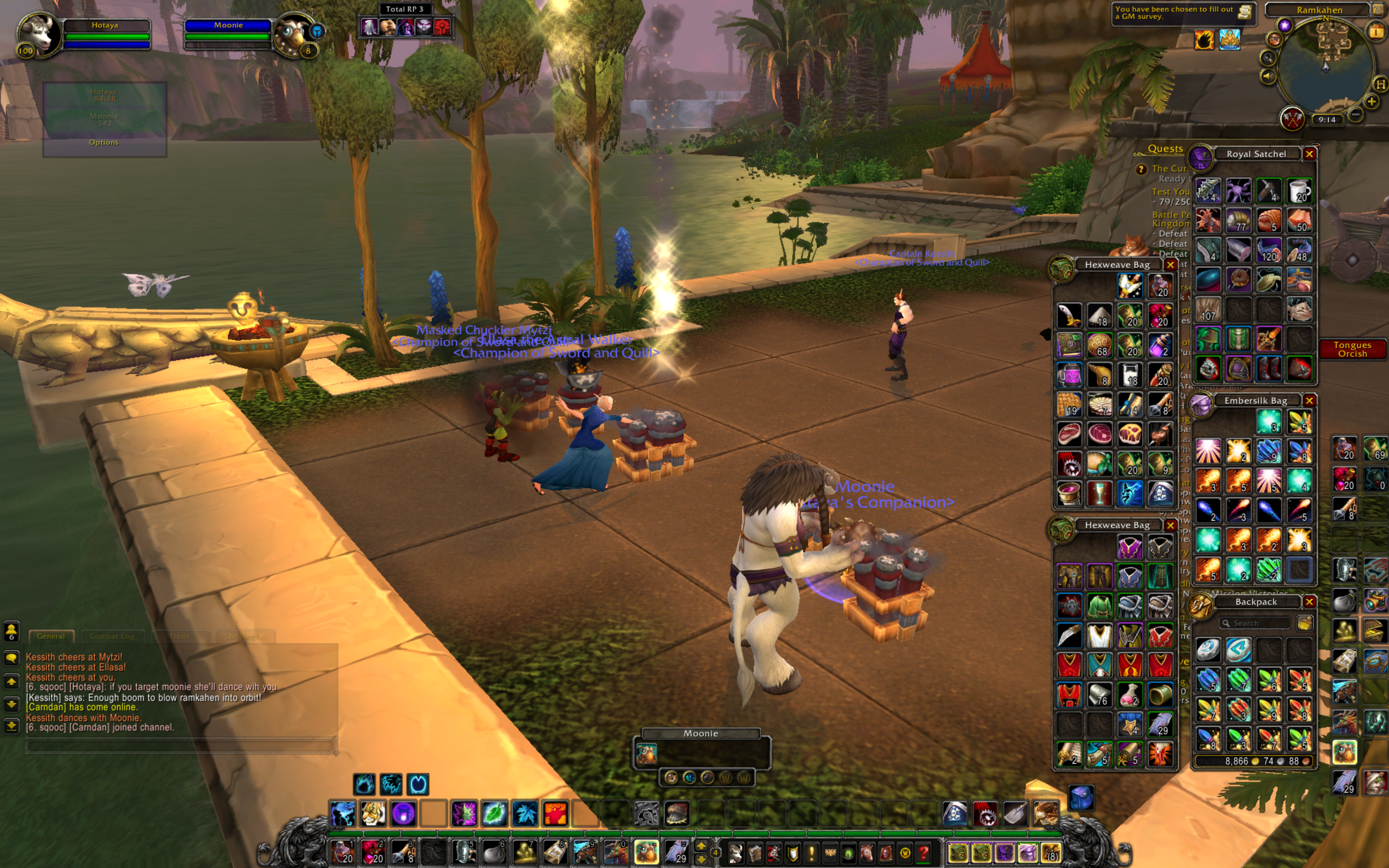This screenshot has height=868, width=1389.
Task: Switch to the Combat Log chat tab
Action: (112, 636)
